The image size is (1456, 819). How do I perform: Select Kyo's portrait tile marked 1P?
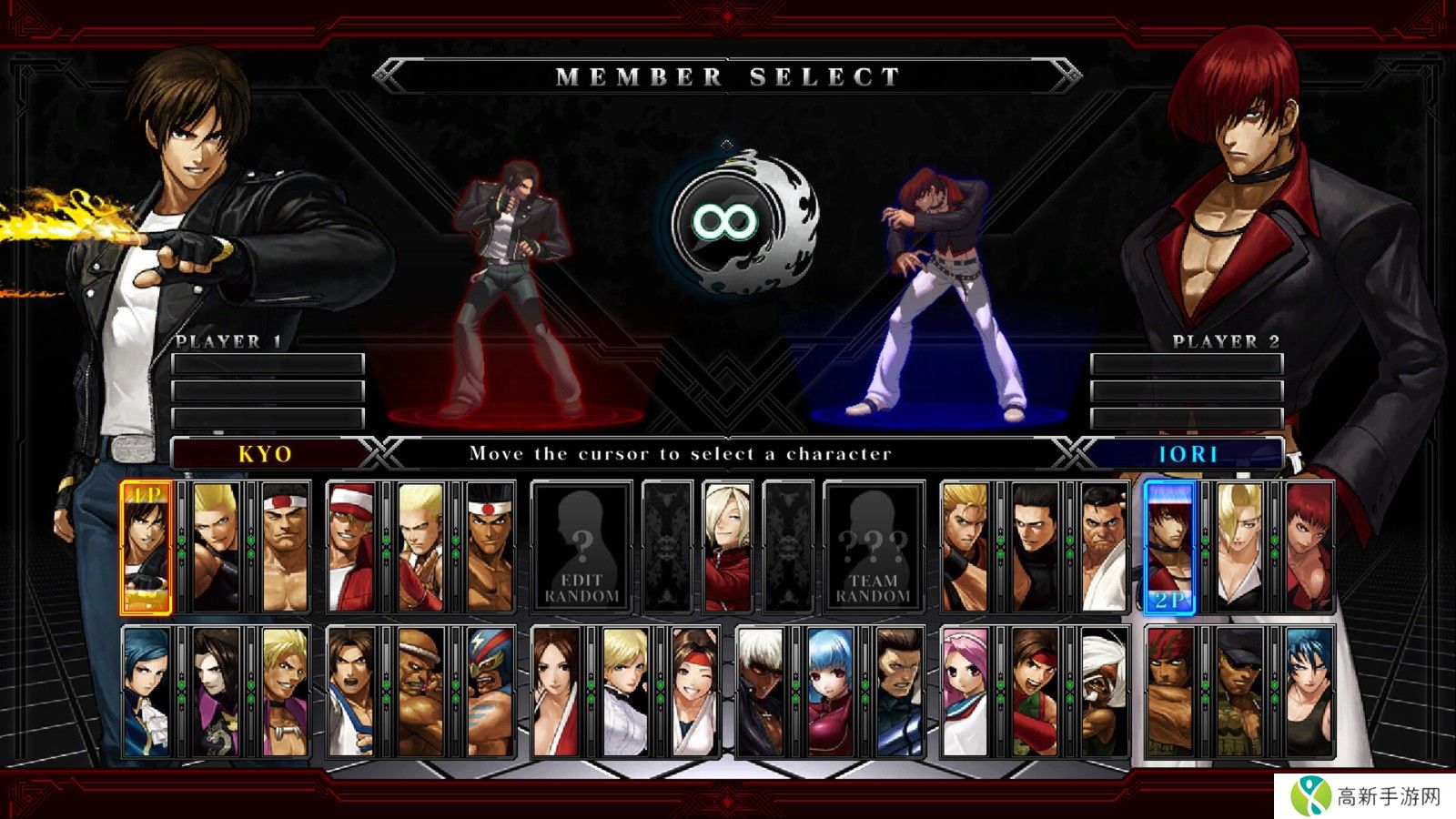(x=146, y=547)
